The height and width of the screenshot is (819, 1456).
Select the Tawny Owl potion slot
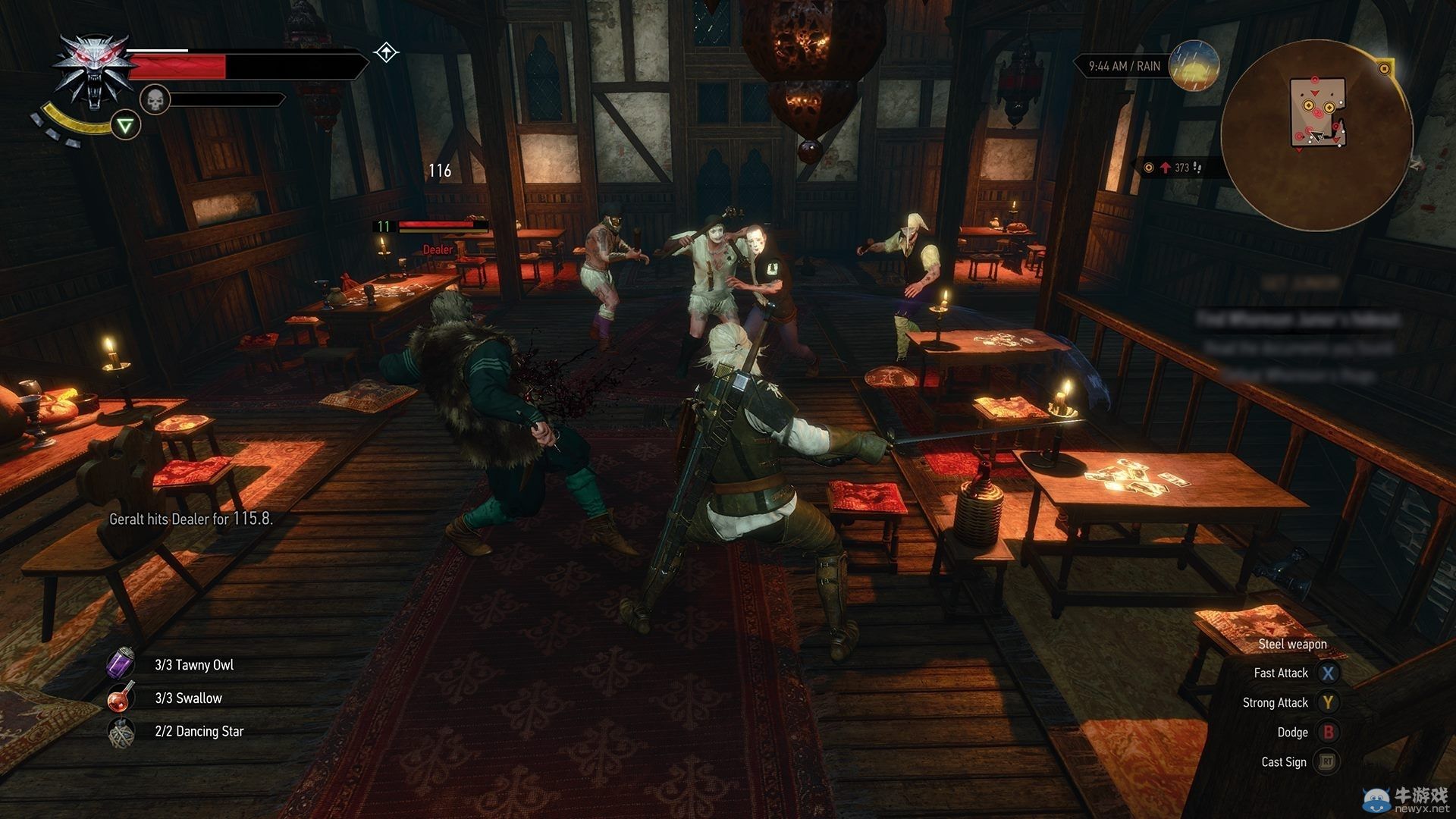[x=121, y=664]
